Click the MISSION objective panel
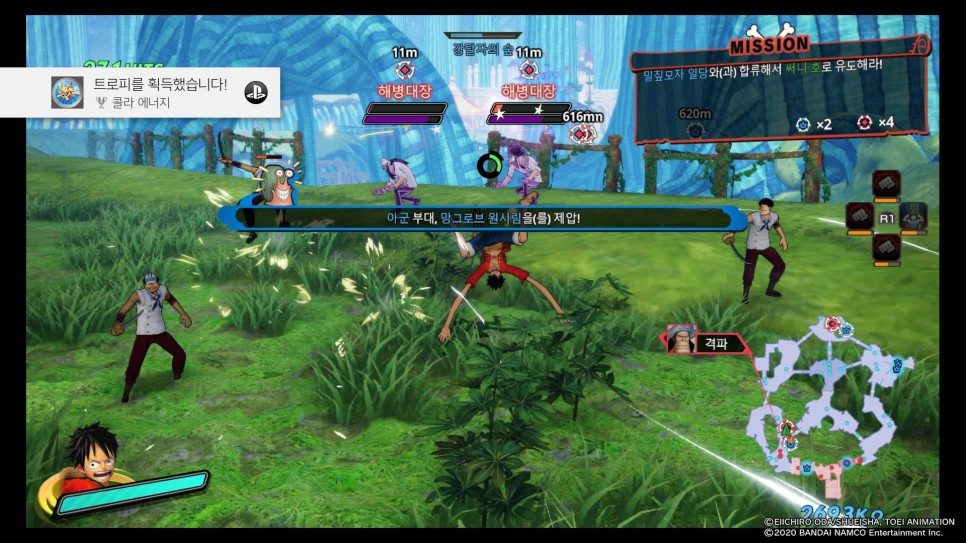 pos(781,90)
